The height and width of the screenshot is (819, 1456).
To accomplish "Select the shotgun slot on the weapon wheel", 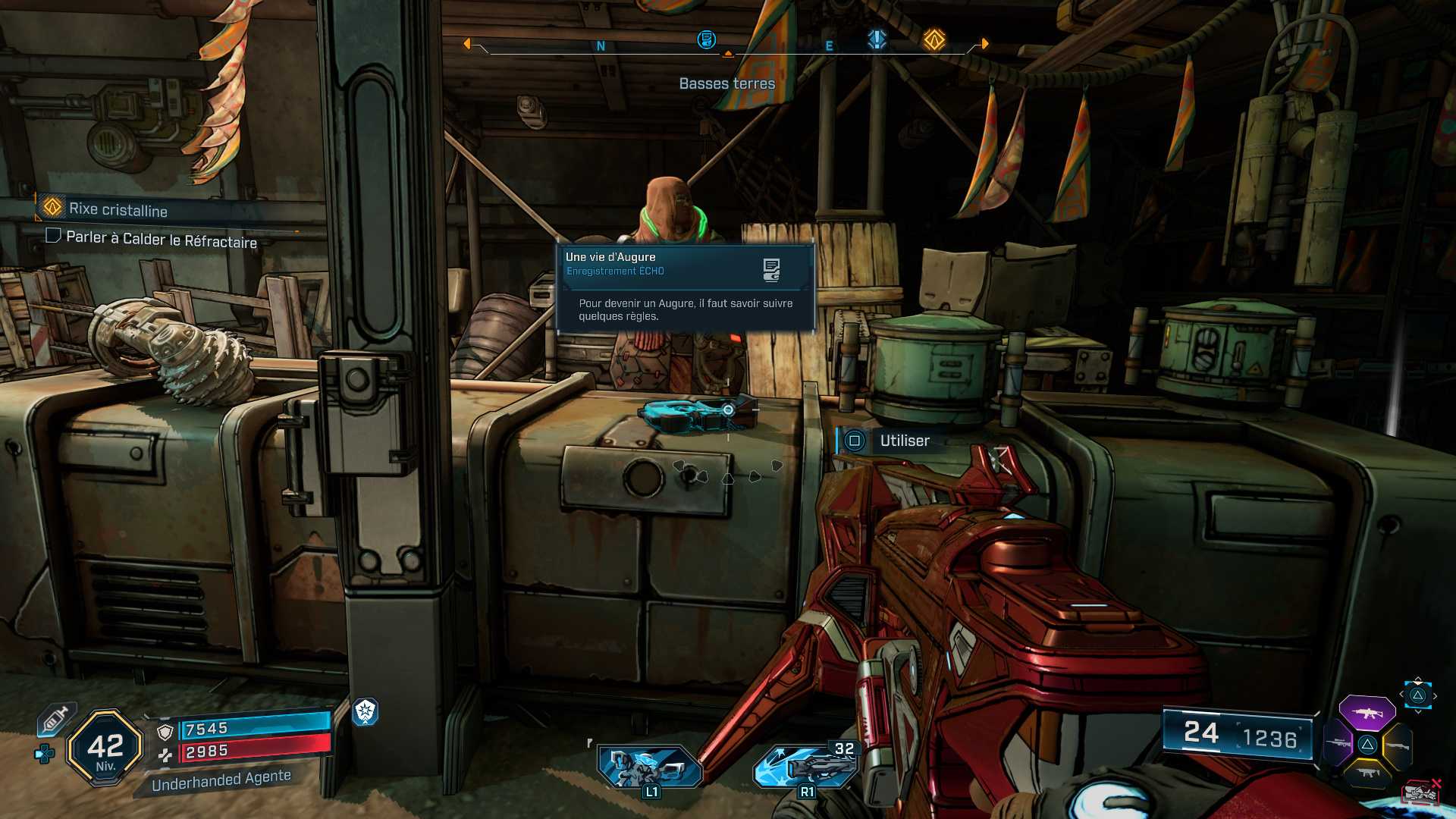I will (x=1398, y=745).
